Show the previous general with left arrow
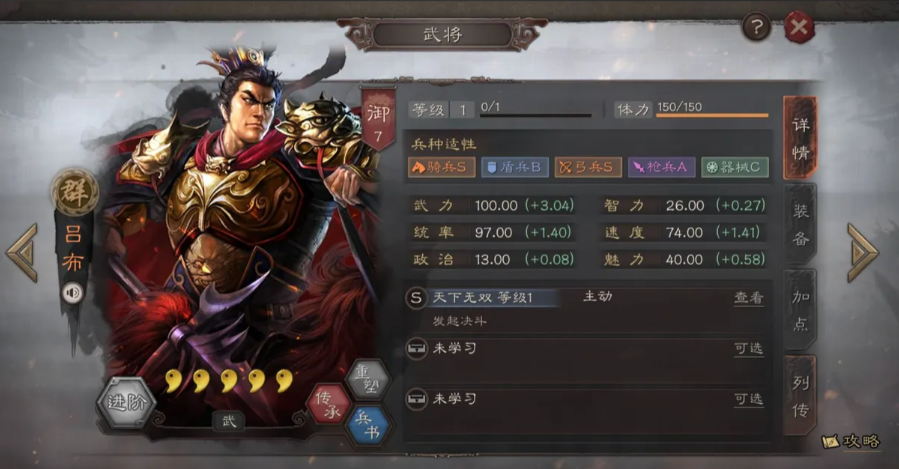 tap(22, 252)
